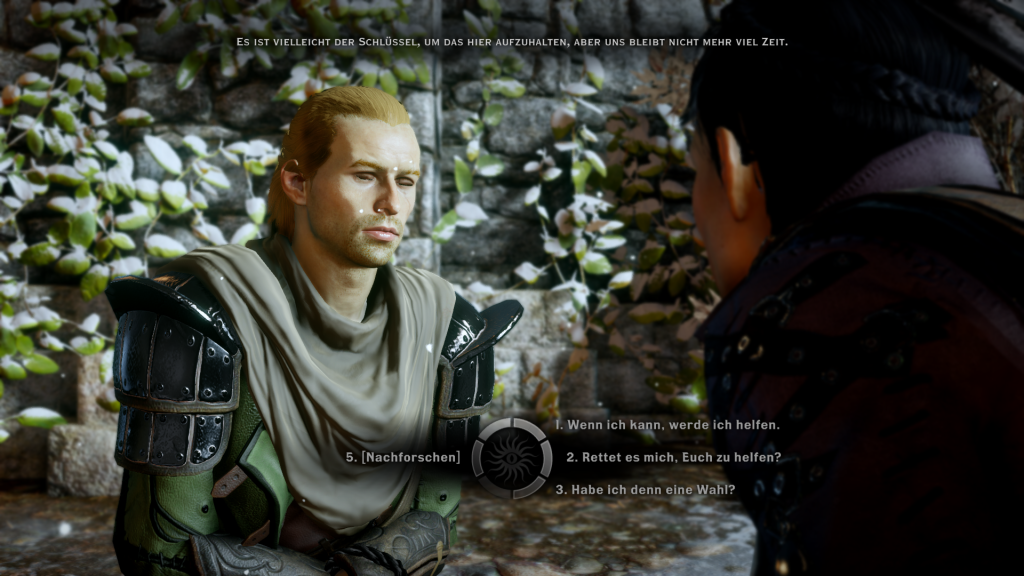
Task: Pick the "Habe ich denn eine Wahl?" response
Action: [645, 489]
